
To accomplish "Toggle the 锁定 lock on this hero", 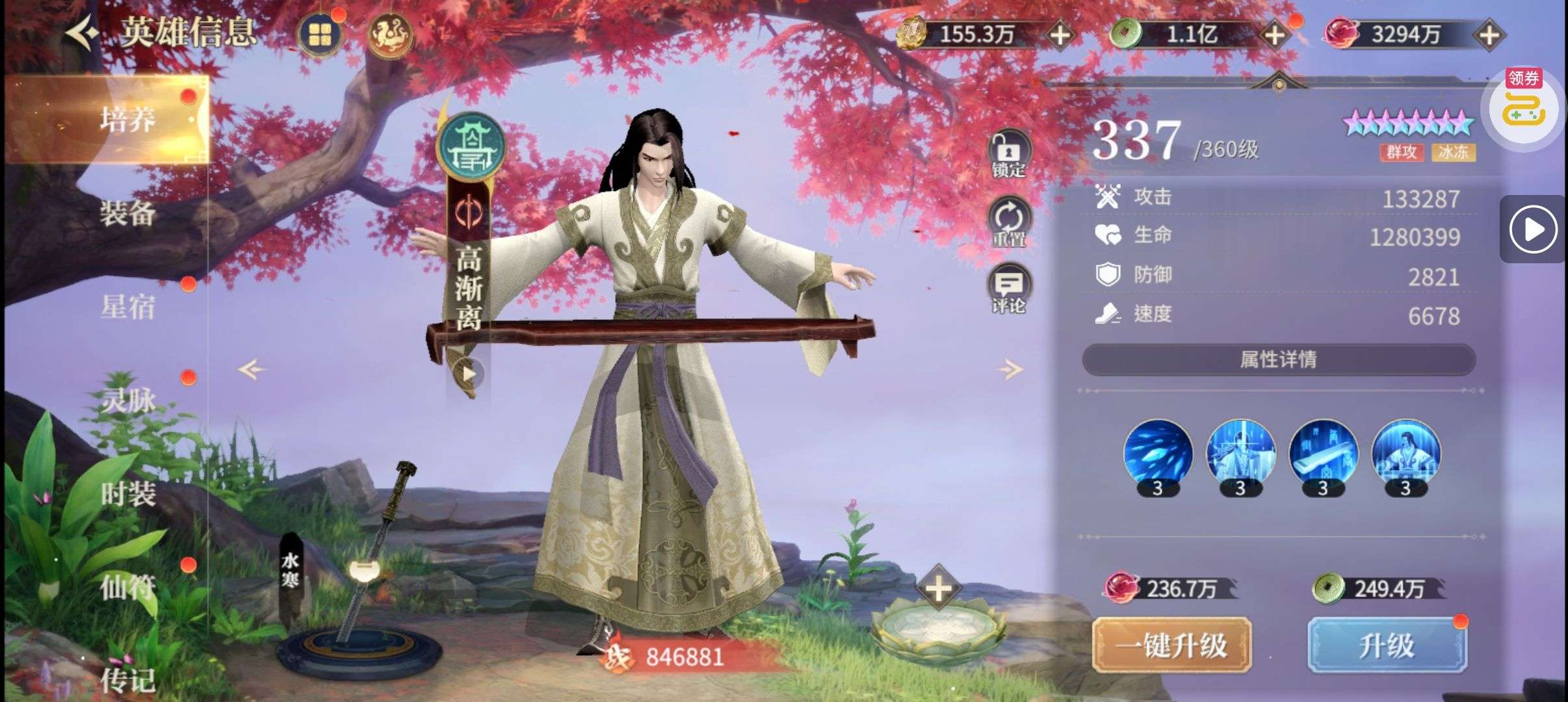I will (1008, 154).
